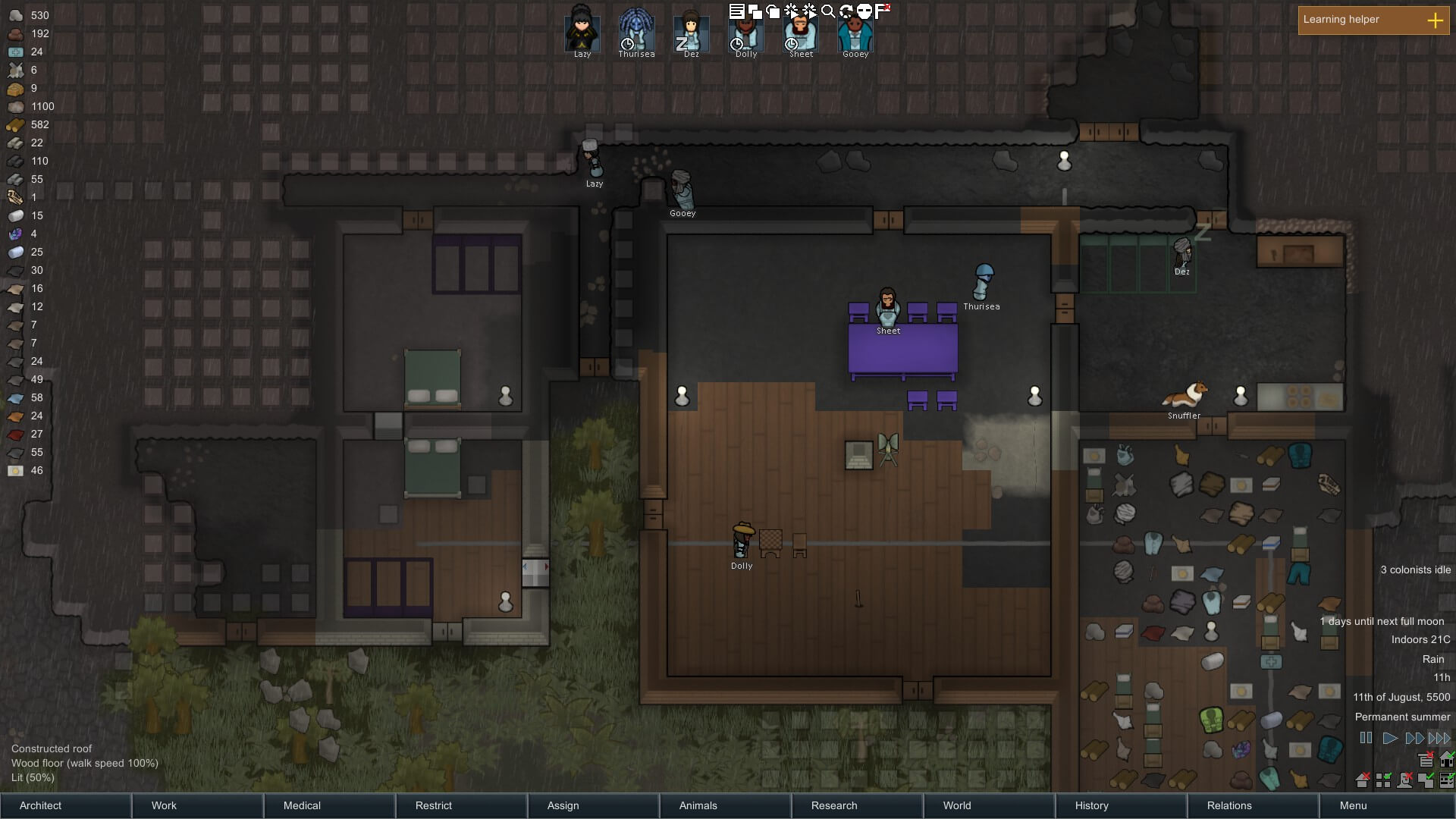Set game speed to double arrow fast
The image size is (1456, 819).
tap(1414, 738)
